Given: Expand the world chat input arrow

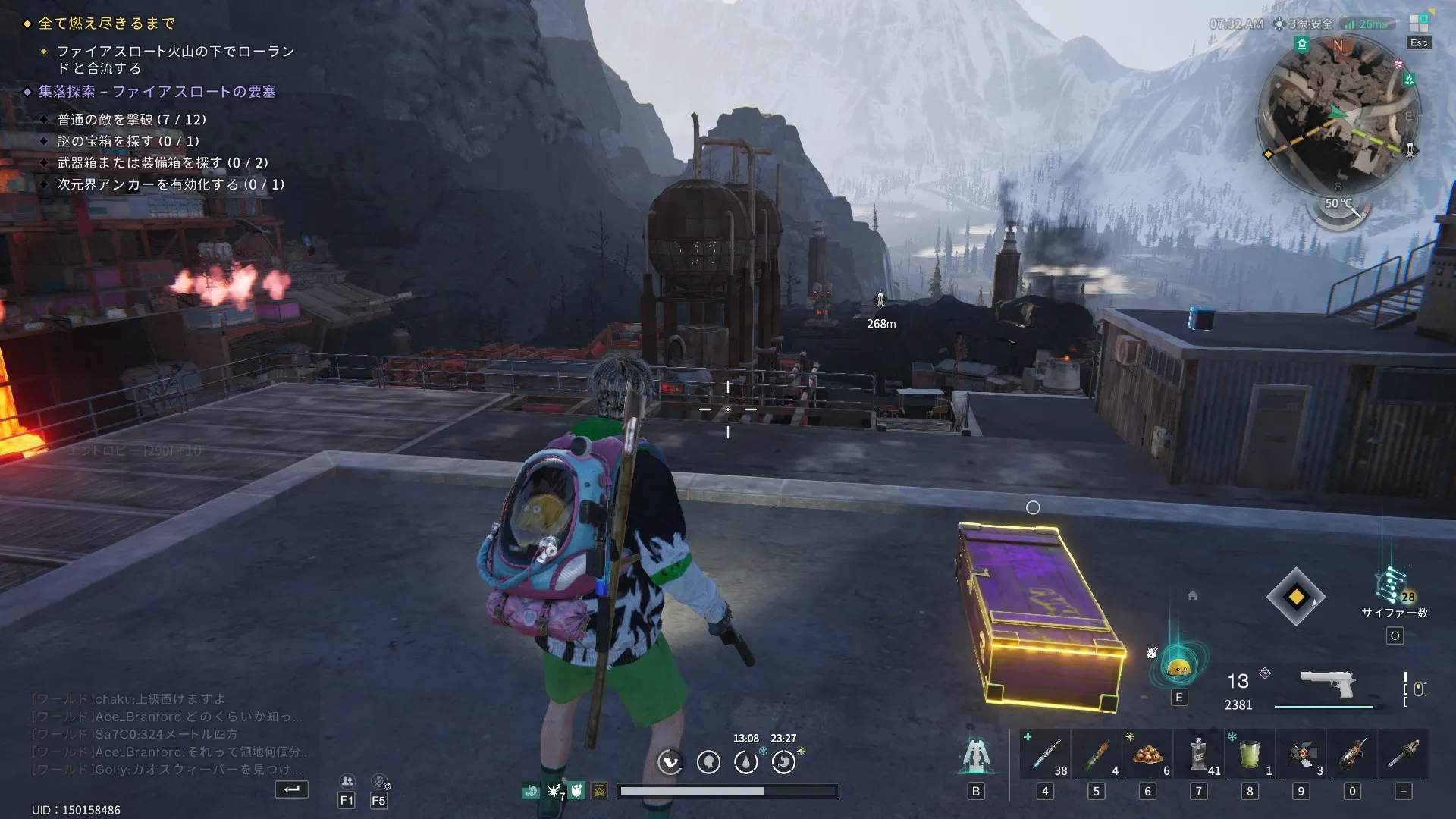Looking at the screenshot, I should click(292, 789).
